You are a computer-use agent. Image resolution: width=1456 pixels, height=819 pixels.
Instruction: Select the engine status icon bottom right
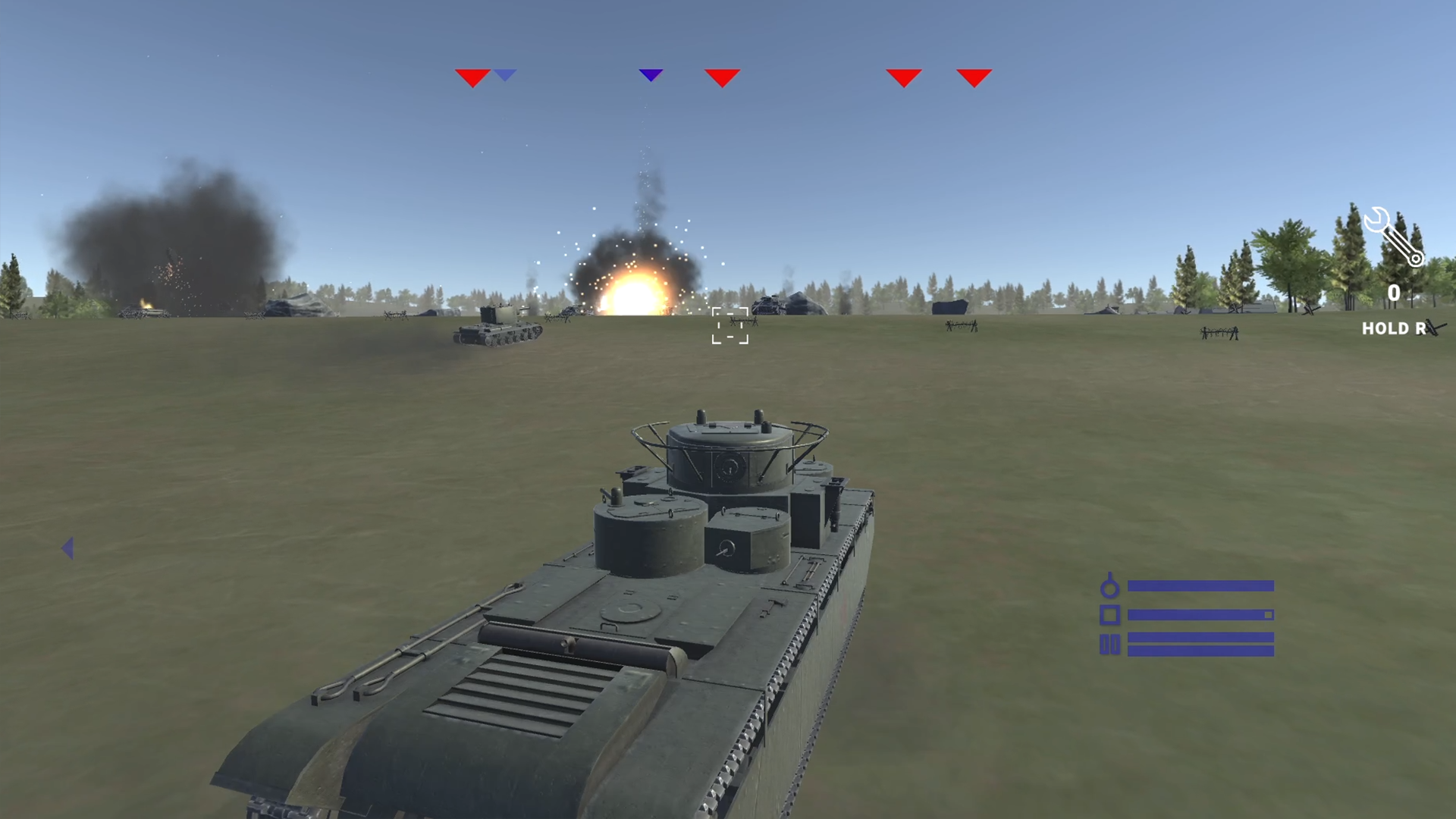point(1109,588)
